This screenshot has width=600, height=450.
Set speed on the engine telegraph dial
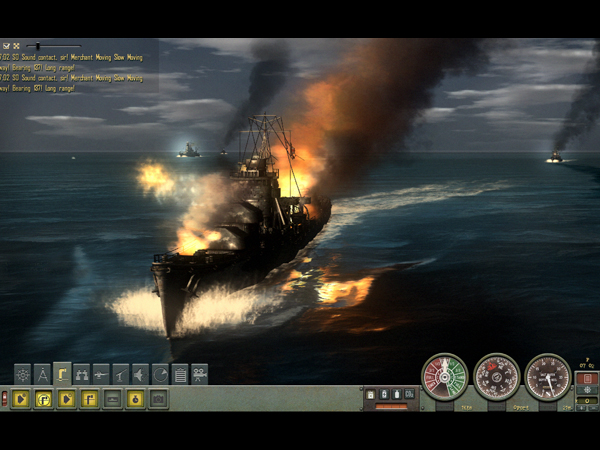pyautogui.click(x=444, y=377)
